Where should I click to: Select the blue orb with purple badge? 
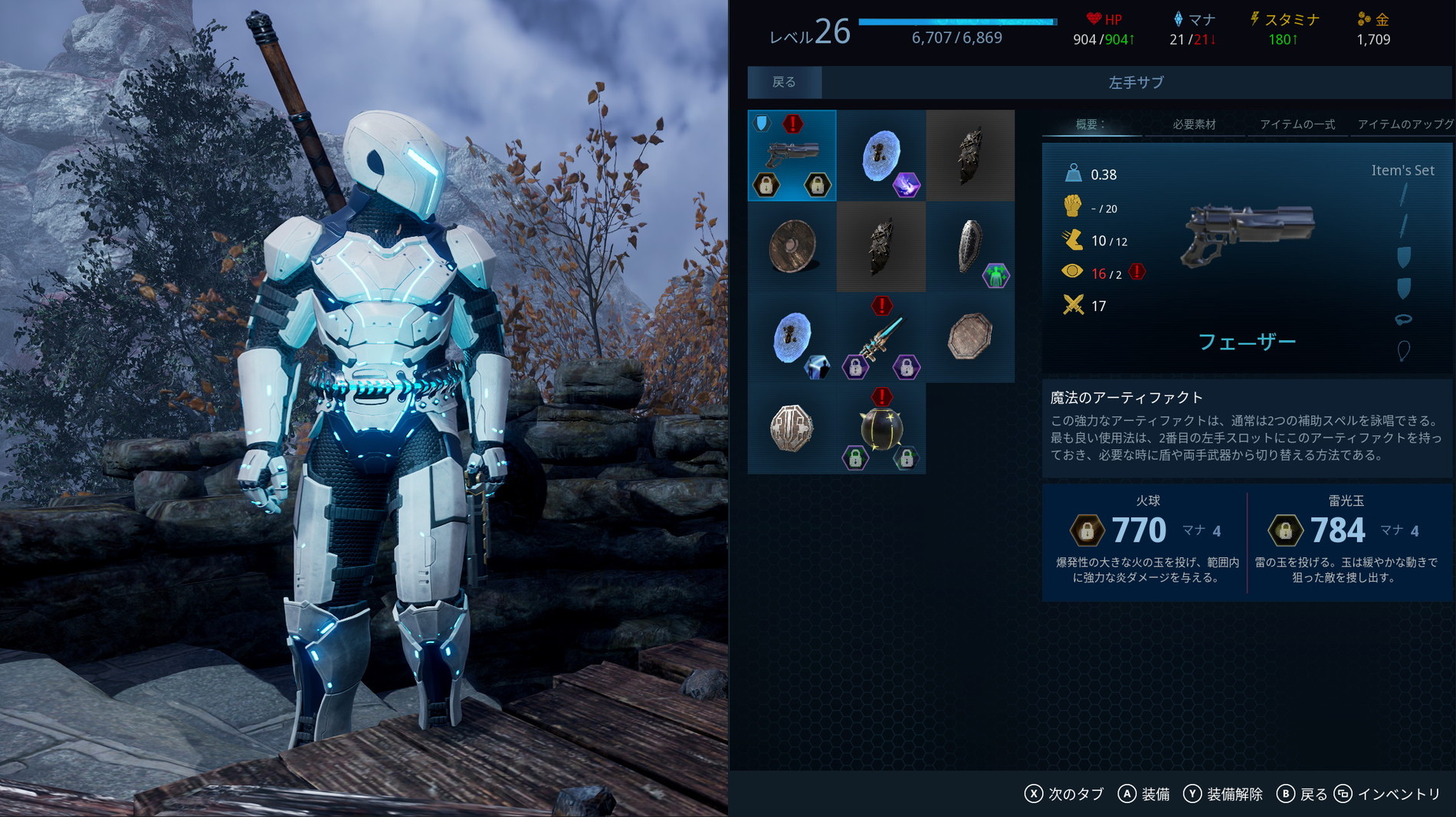pos(880,156)
